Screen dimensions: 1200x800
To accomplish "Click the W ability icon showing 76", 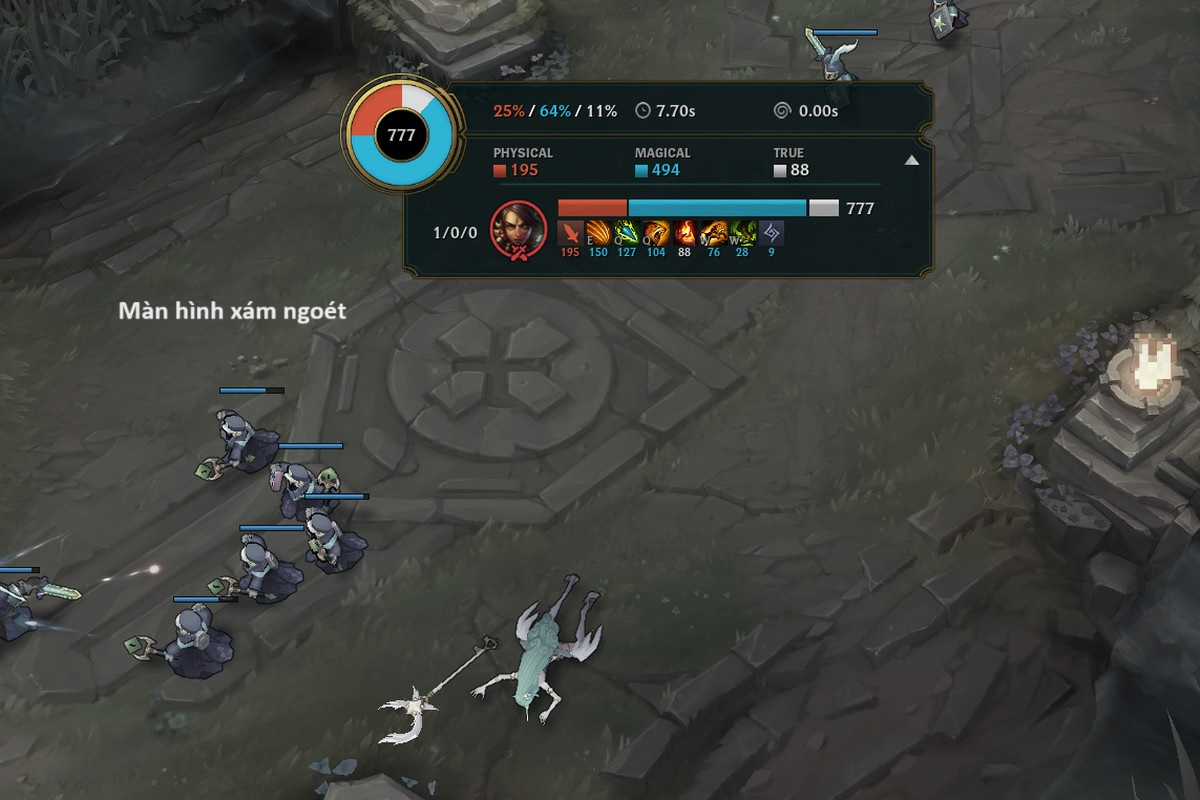I will [x=713, y=233].
